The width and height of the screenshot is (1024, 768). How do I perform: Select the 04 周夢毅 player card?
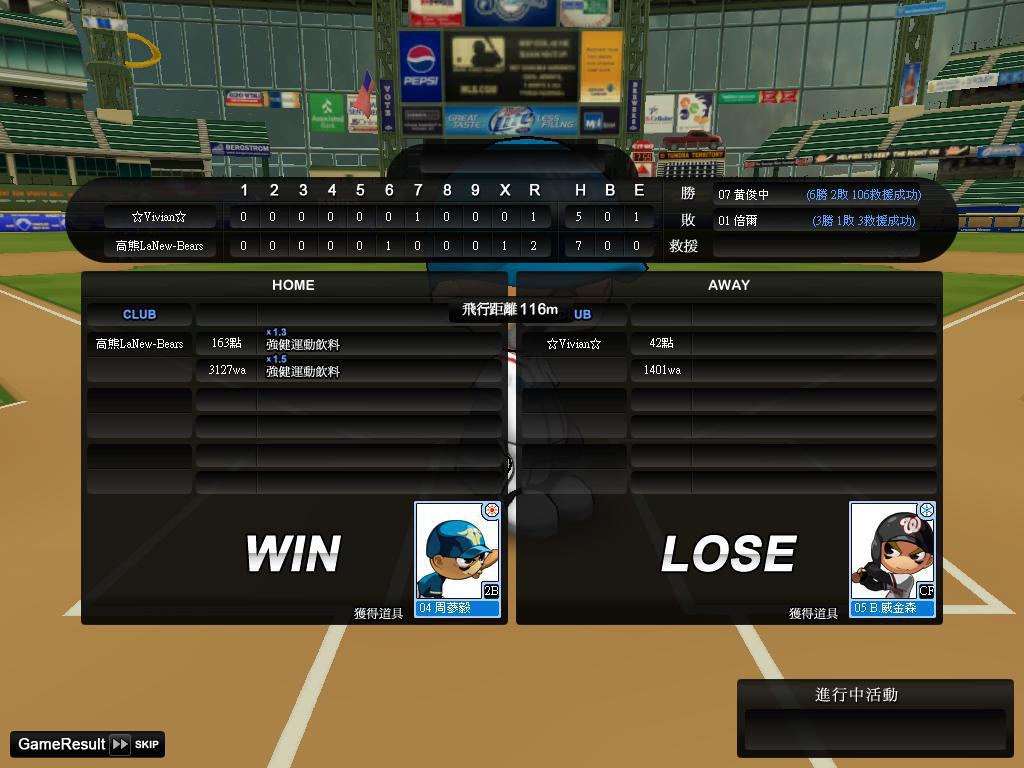tap(457, 558)
